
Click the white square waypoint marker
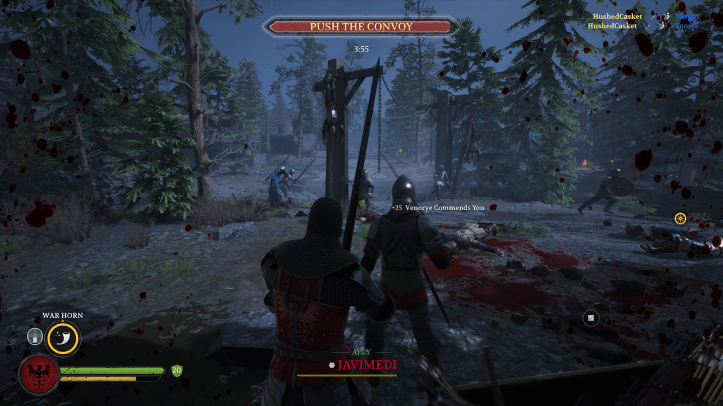pyautogui.click(x=591, y=318)
